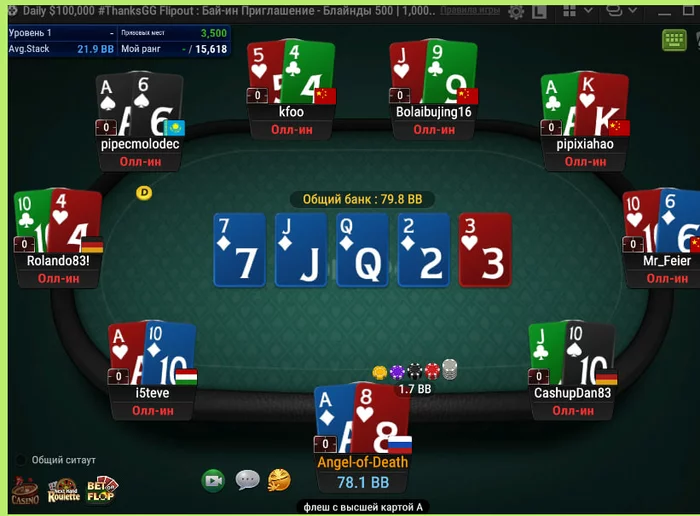Toggle the green keyboard icon
Image resolution: width=700 pixels, height=516 pixels.
pyautogui.click(x=673, y=41)
